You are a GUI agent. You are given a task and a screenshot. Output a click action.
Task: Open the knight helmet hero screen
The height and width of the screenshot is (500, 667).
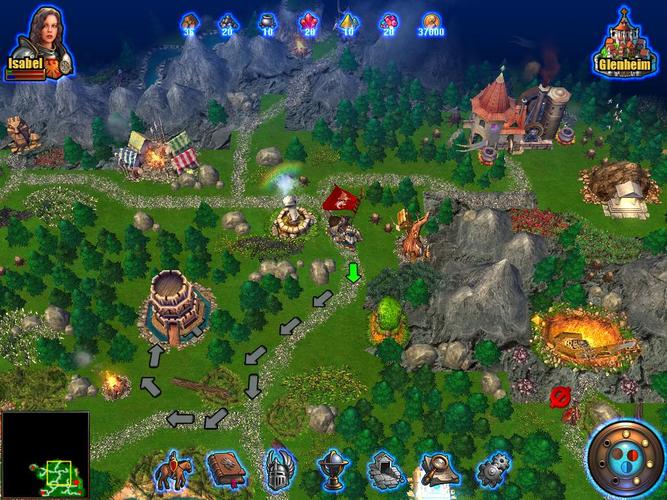pyautogui.click(x=278, y=468)
